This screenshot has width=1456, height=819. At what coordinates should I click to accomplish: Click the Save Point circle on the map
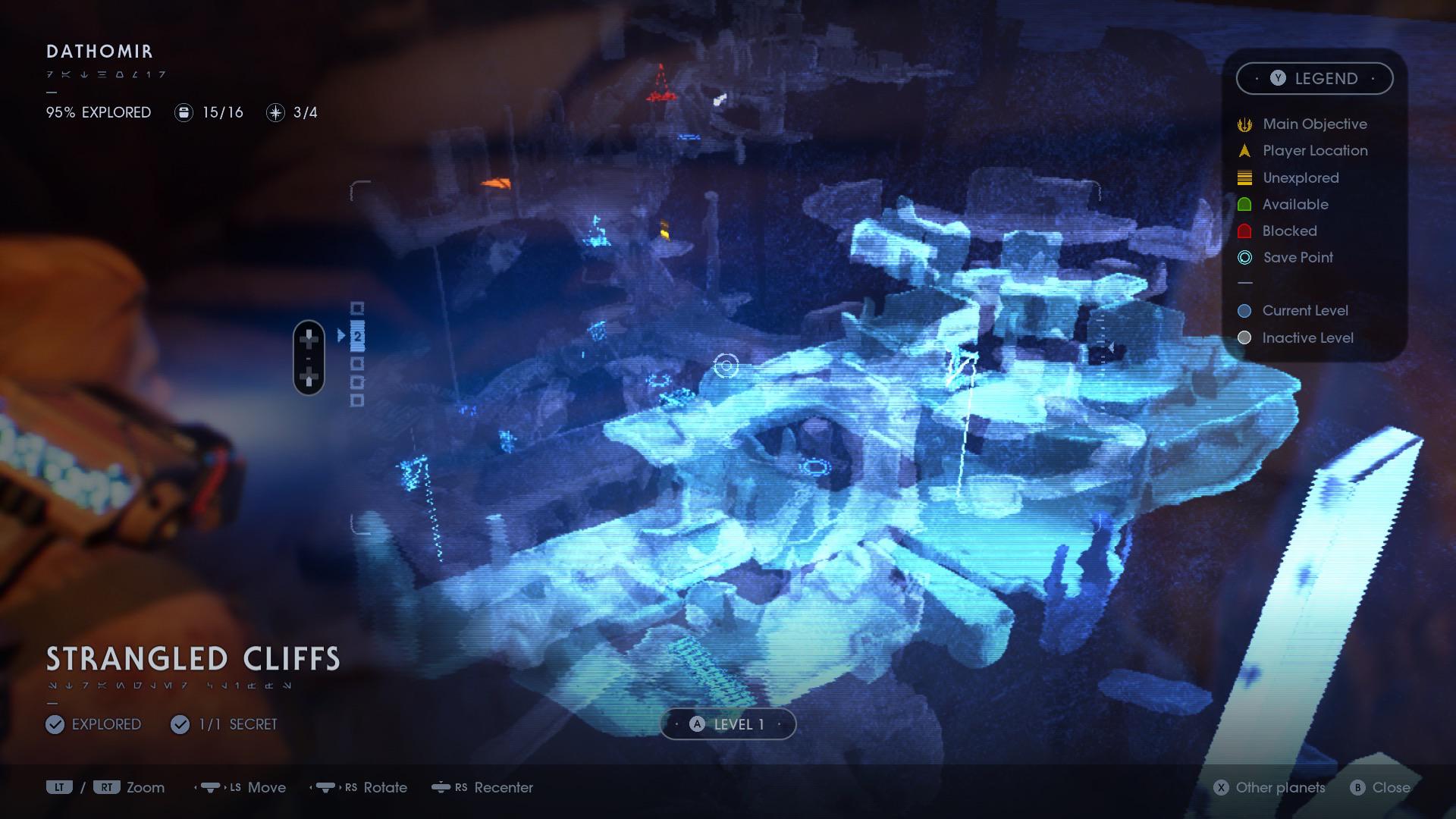click(x=726, y=366)
